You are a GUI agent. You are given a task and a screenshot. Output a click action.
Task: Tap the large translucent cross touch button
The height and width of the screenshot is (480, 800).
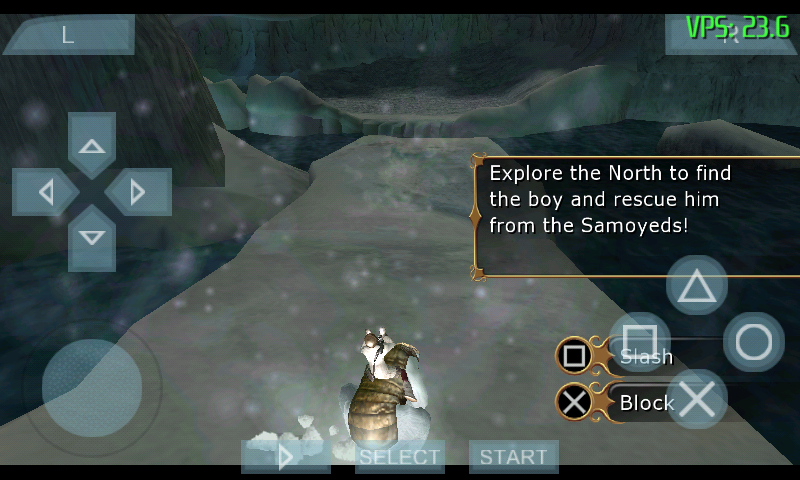tap(697, 399)
